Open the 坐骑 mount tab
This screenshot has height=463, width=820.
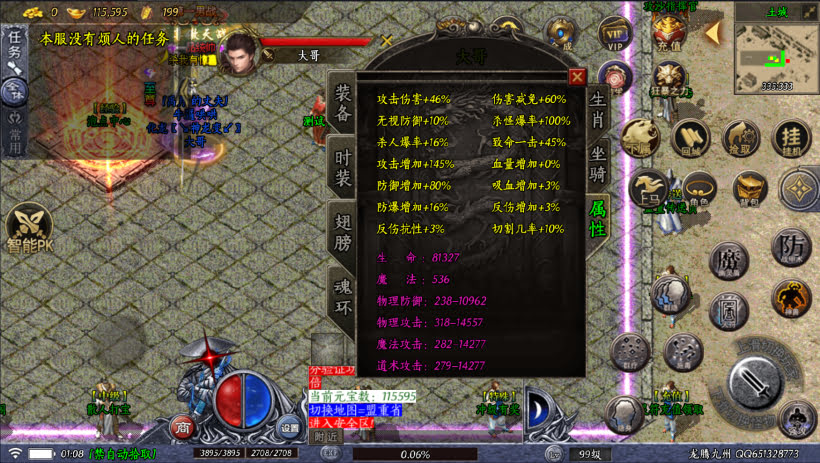coord(597,164)
